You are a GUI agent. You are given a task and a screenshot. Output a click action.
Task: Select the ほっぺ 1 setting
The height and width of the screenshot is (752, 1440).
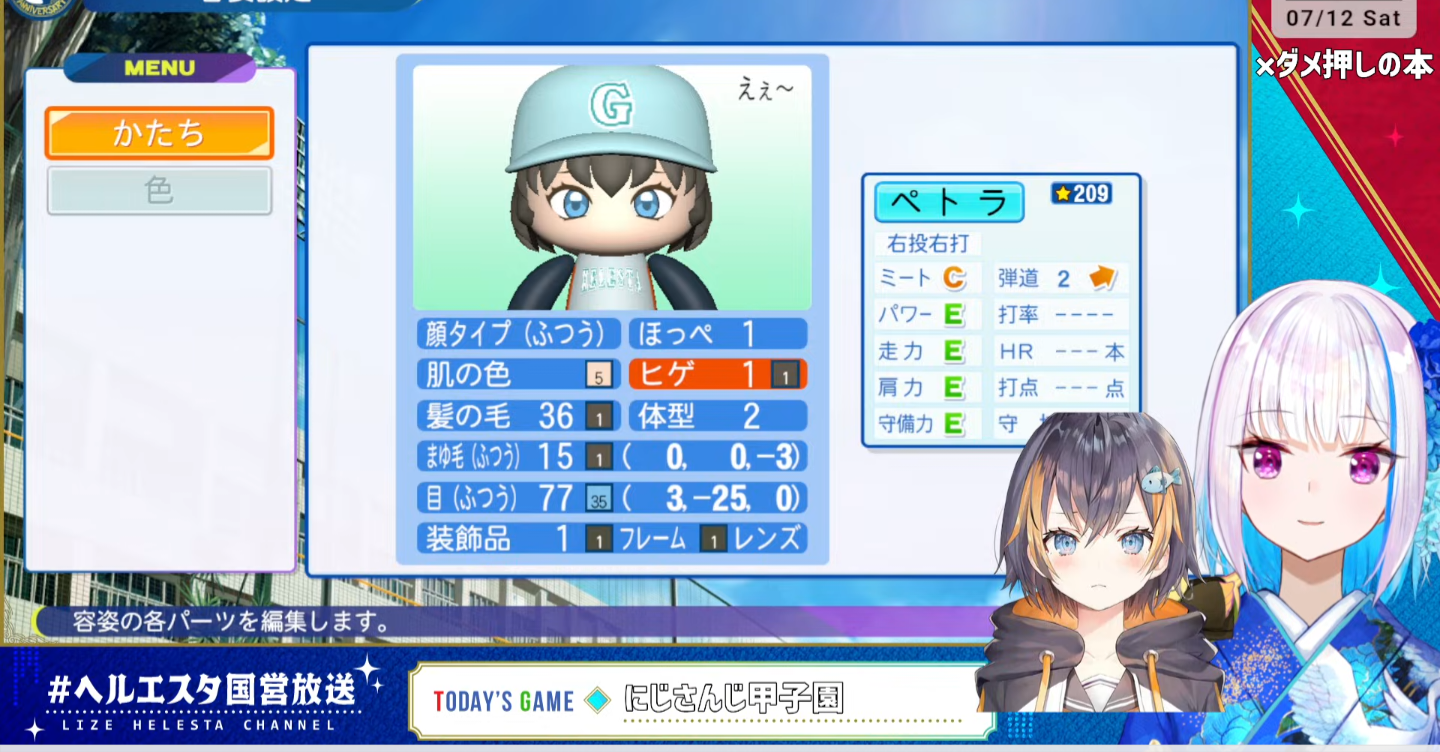click(717, 333)
